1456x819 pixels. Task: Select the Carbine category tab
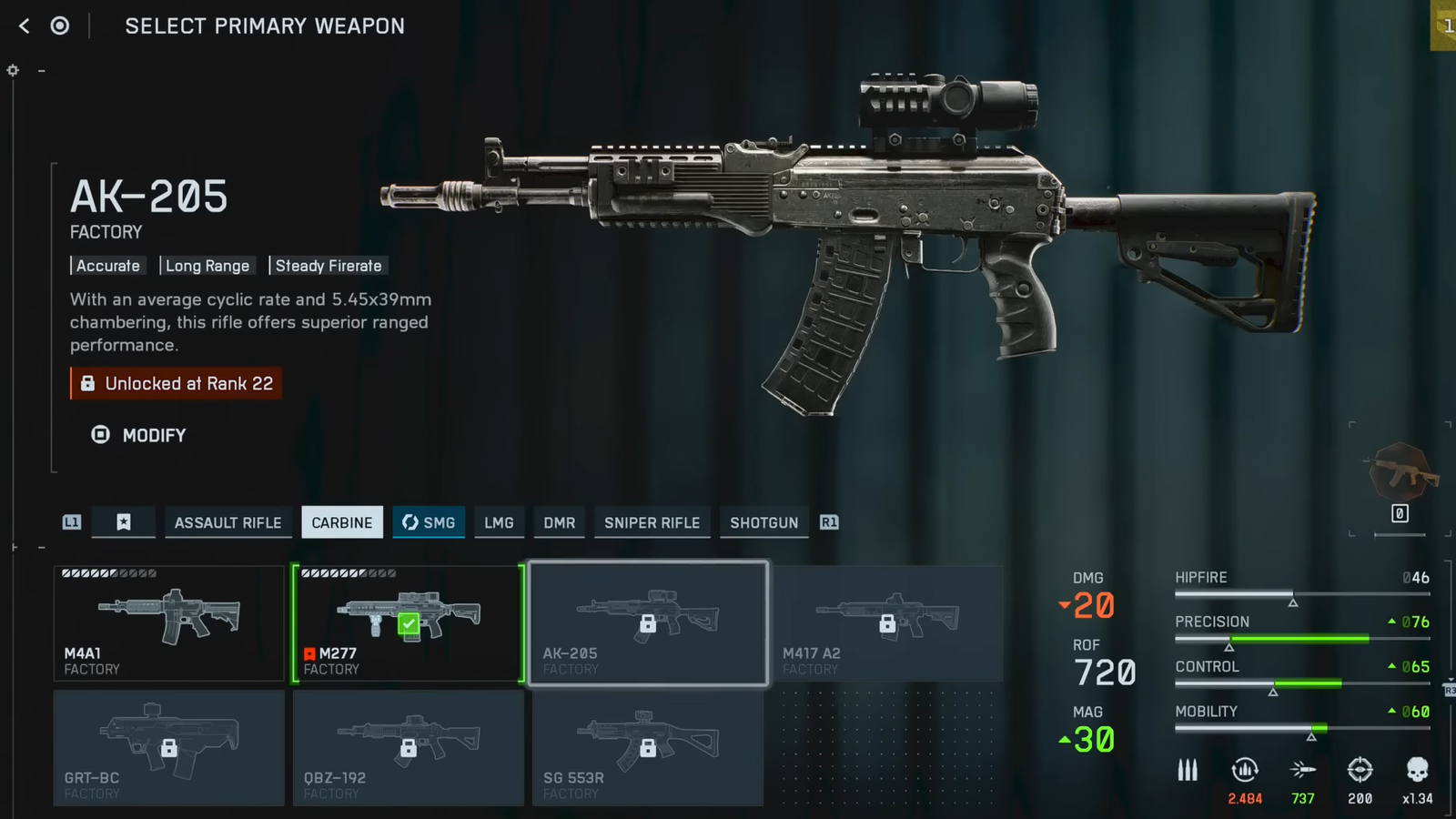342,522
